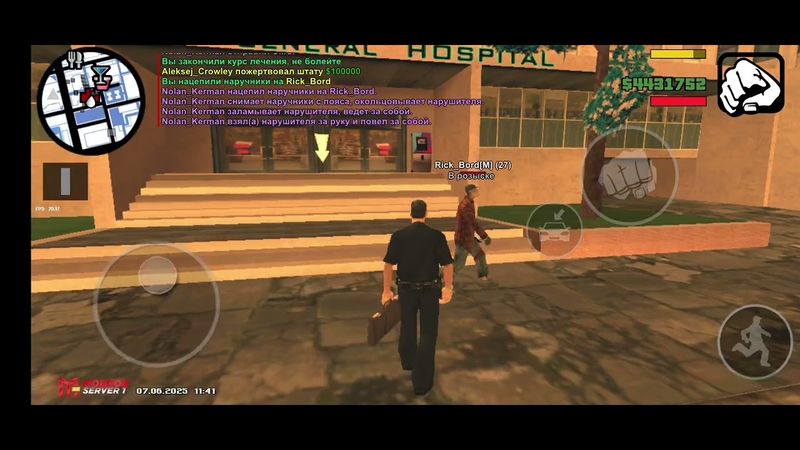The image size is (800, 450).
Task: Tap the punch attack button
Action: pyautogui.click(x=629, y=176)
